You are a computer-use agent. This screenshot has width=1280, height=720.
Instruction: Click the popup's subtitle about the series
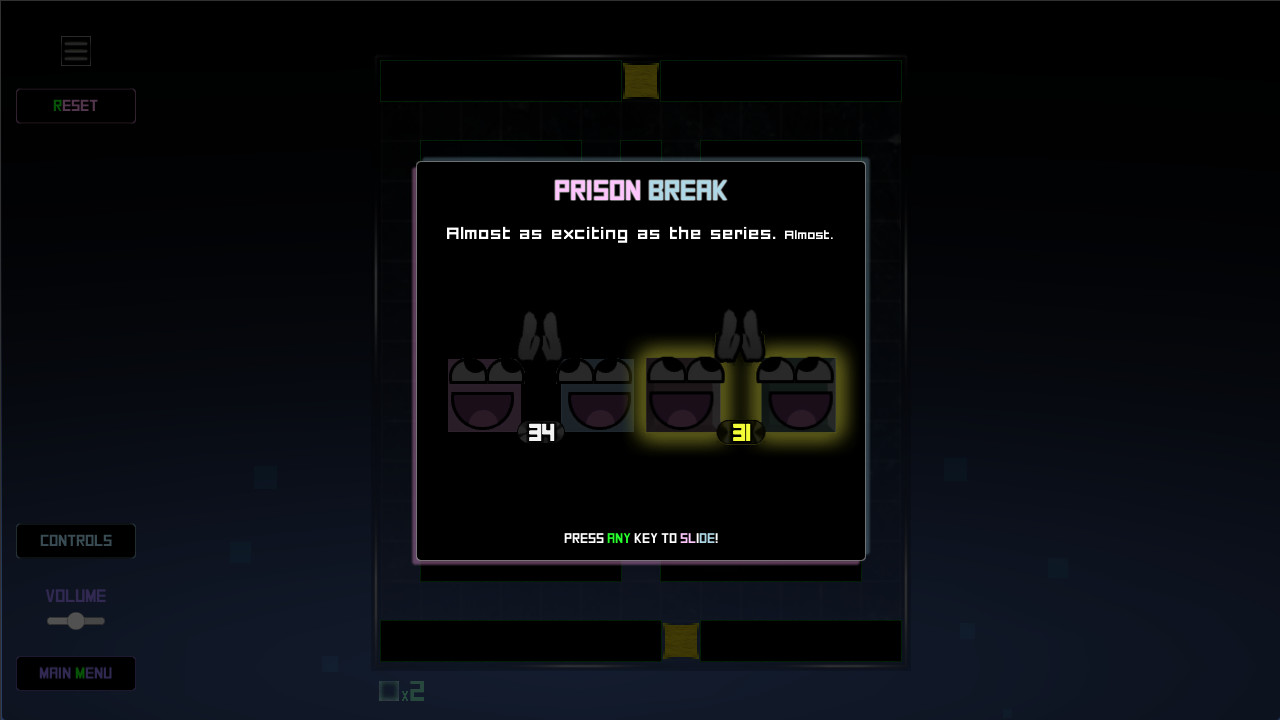click(640, 233)
